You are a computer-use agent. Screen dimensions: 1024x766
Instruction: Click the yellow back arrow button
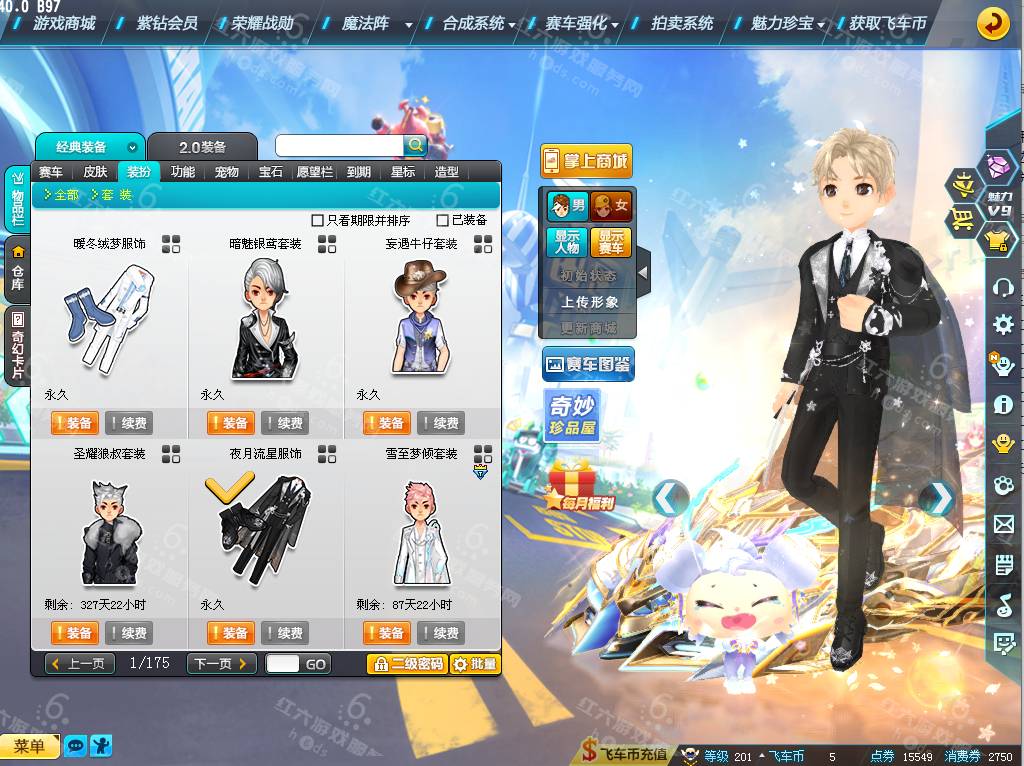992,22
